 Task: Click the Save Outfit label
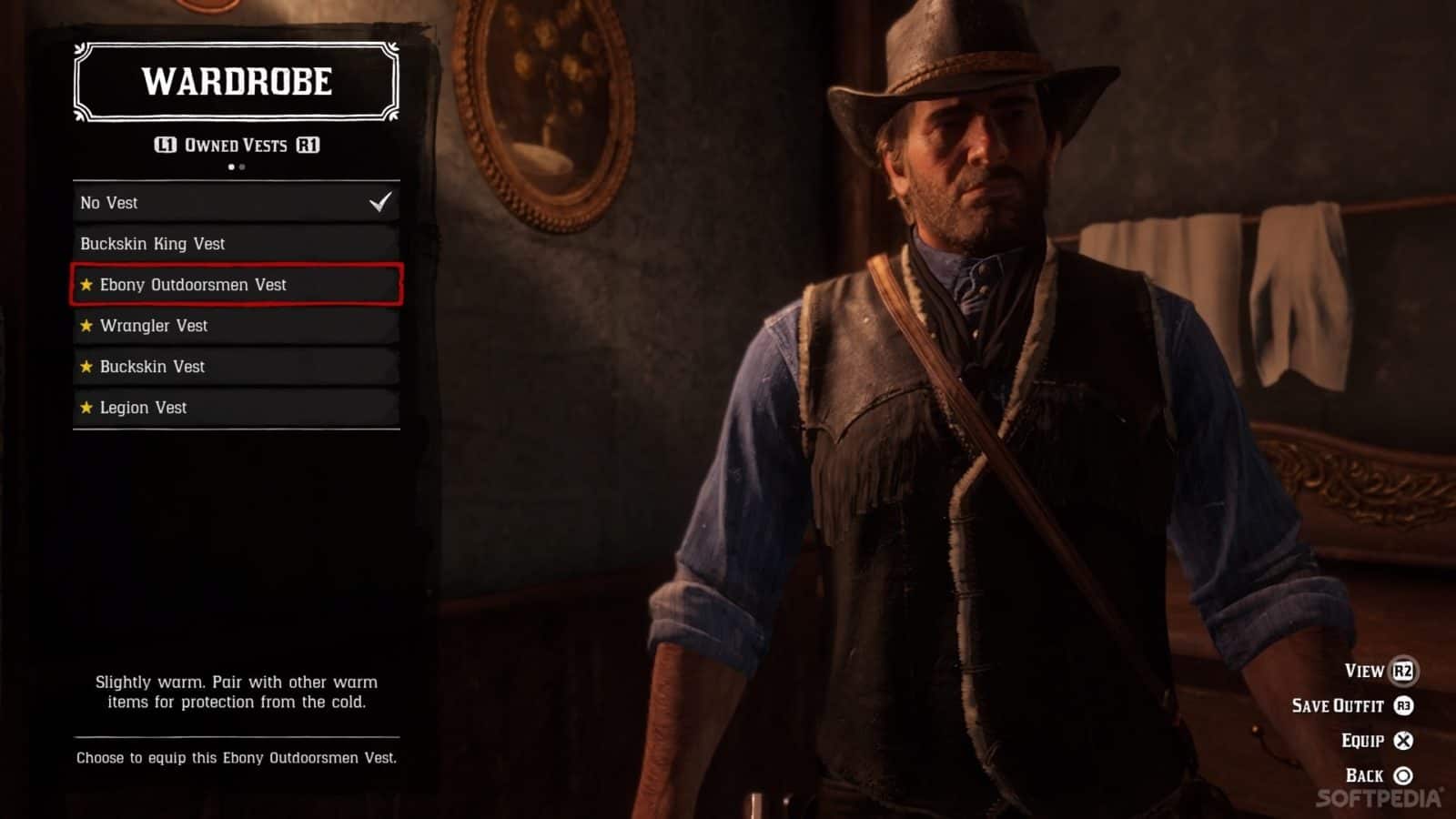tap(1339, 707)
